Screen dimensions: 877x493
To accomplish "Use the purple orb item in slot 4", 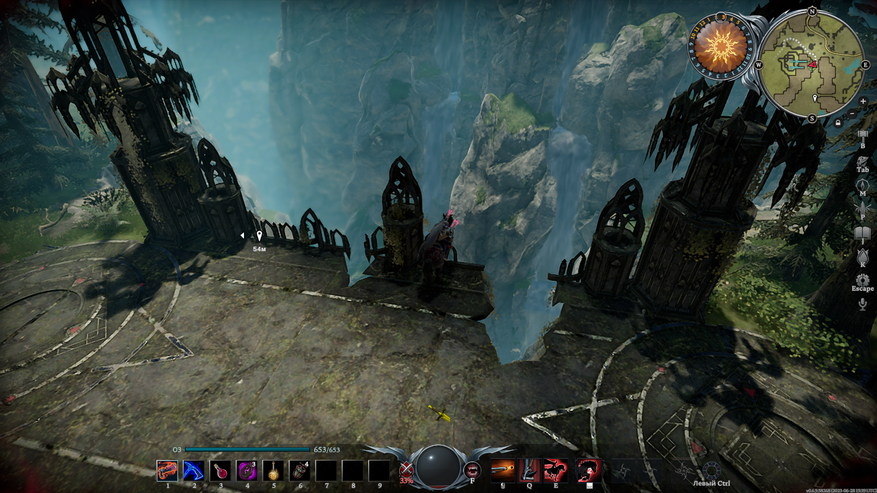I will pyautogui.click(x=246, y=469).
